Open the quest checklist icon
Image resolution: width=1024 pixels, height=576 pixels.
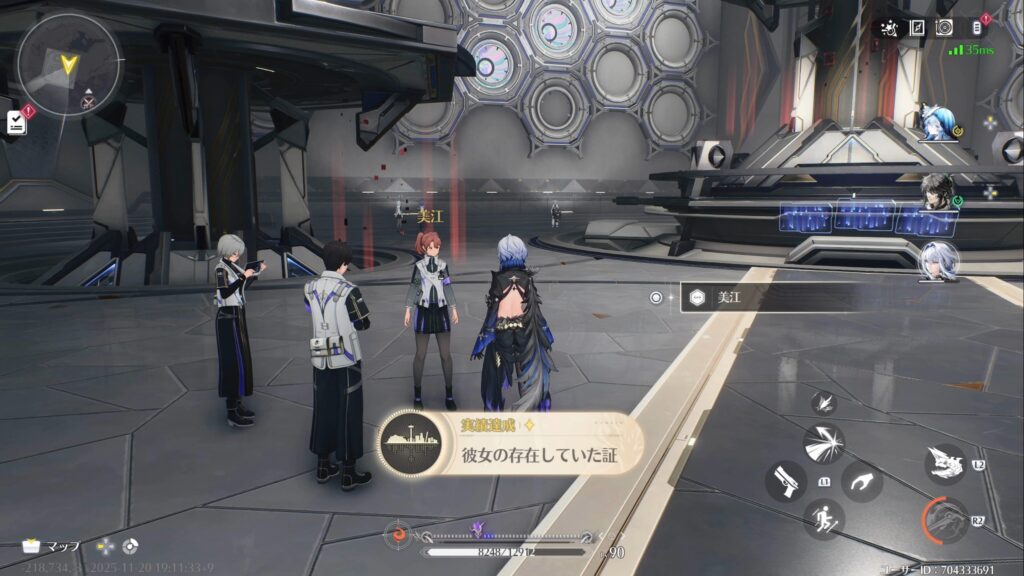coord(15,122)
